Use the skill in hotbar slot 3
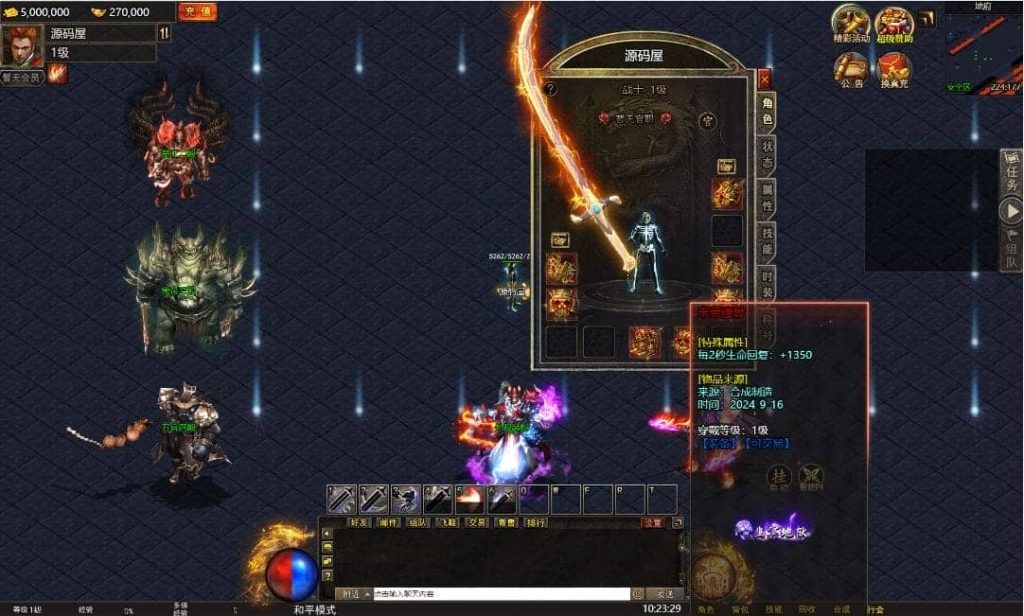 click(405, 498)
